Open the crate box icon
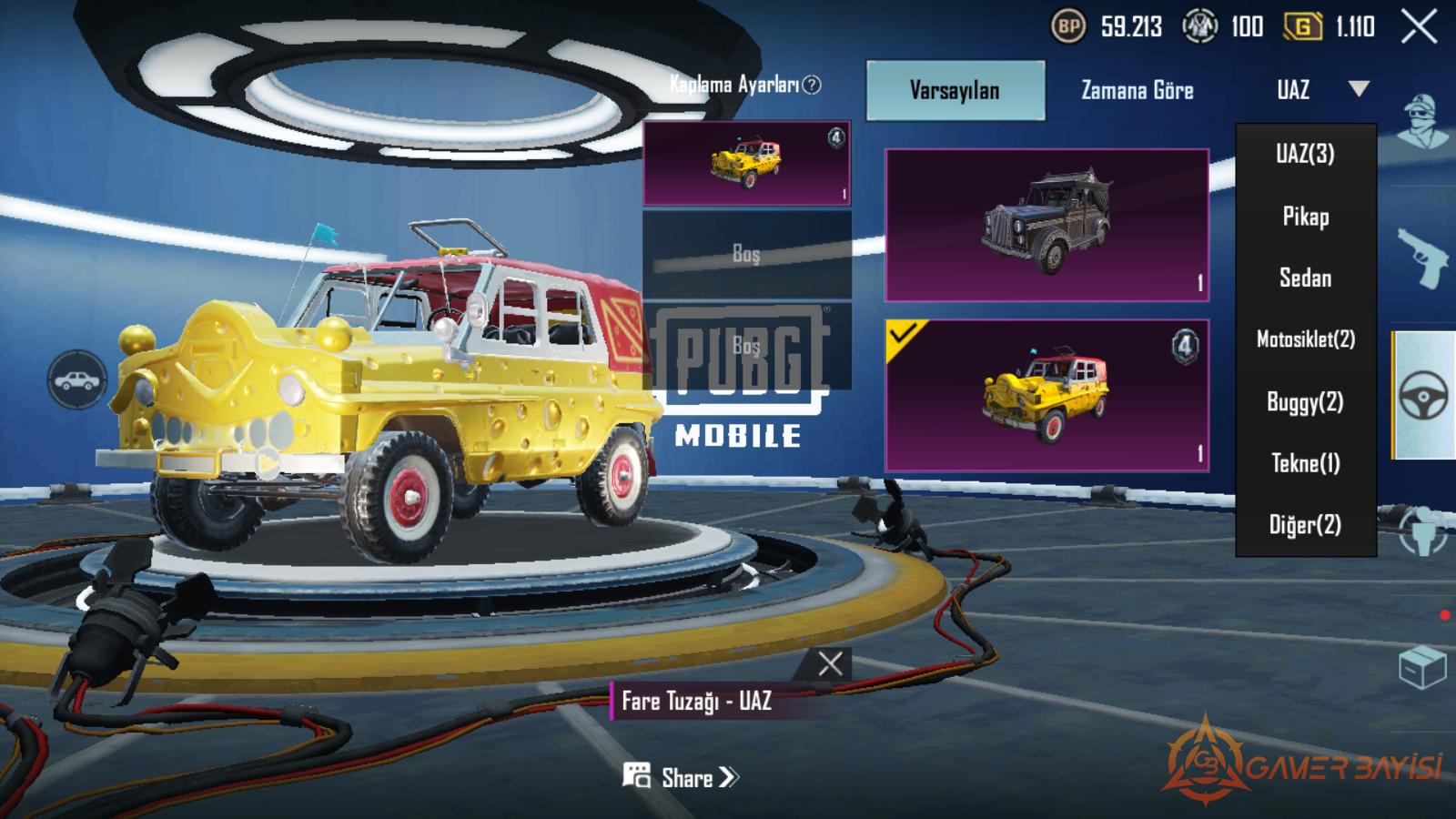The width and height of the screenshot is (1456, 819). [1421, 668]
